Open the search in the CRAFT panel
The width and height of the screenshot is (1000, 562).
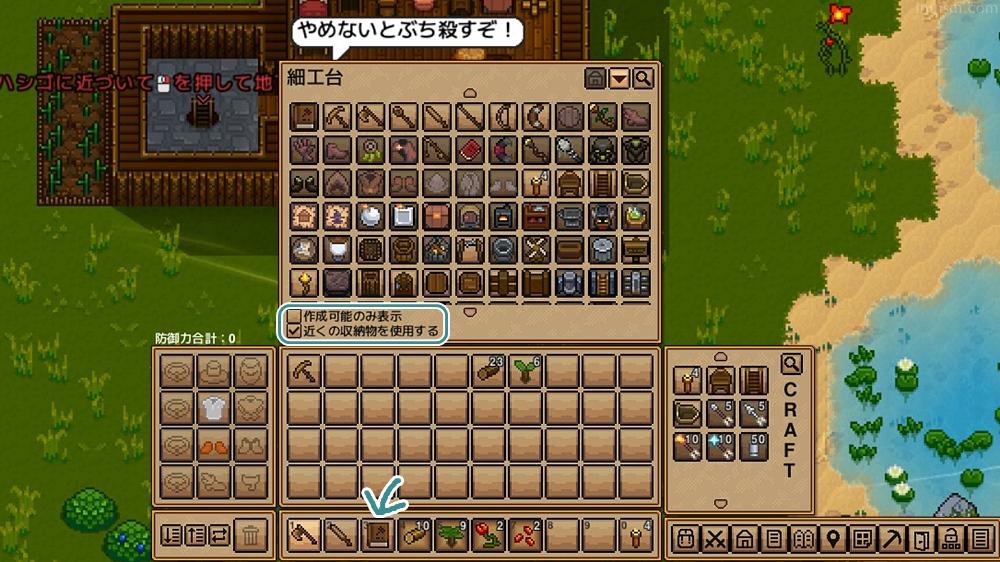791,364
